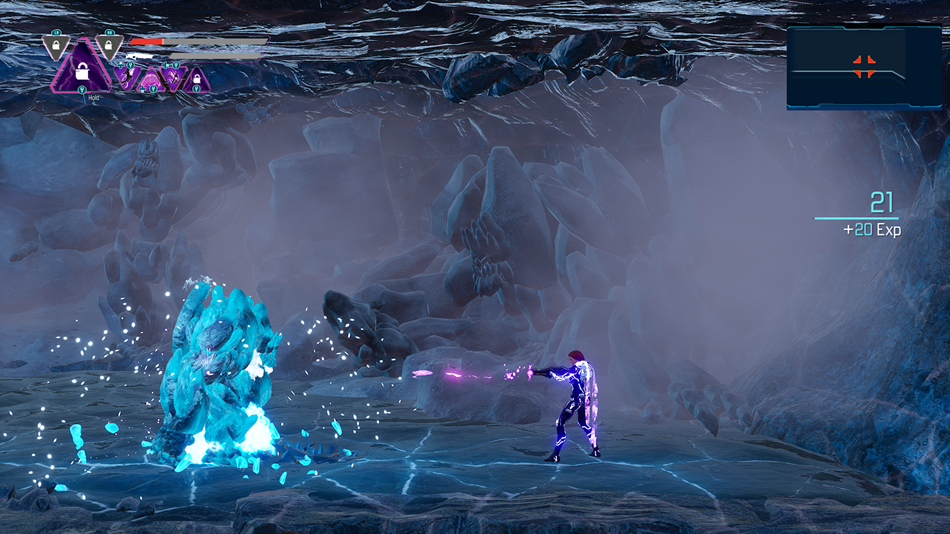Image resolution: width=950 pixels, height=534 pixels.
Task: Select the small purple locked ability slot
Action: (x=196, y=79)
